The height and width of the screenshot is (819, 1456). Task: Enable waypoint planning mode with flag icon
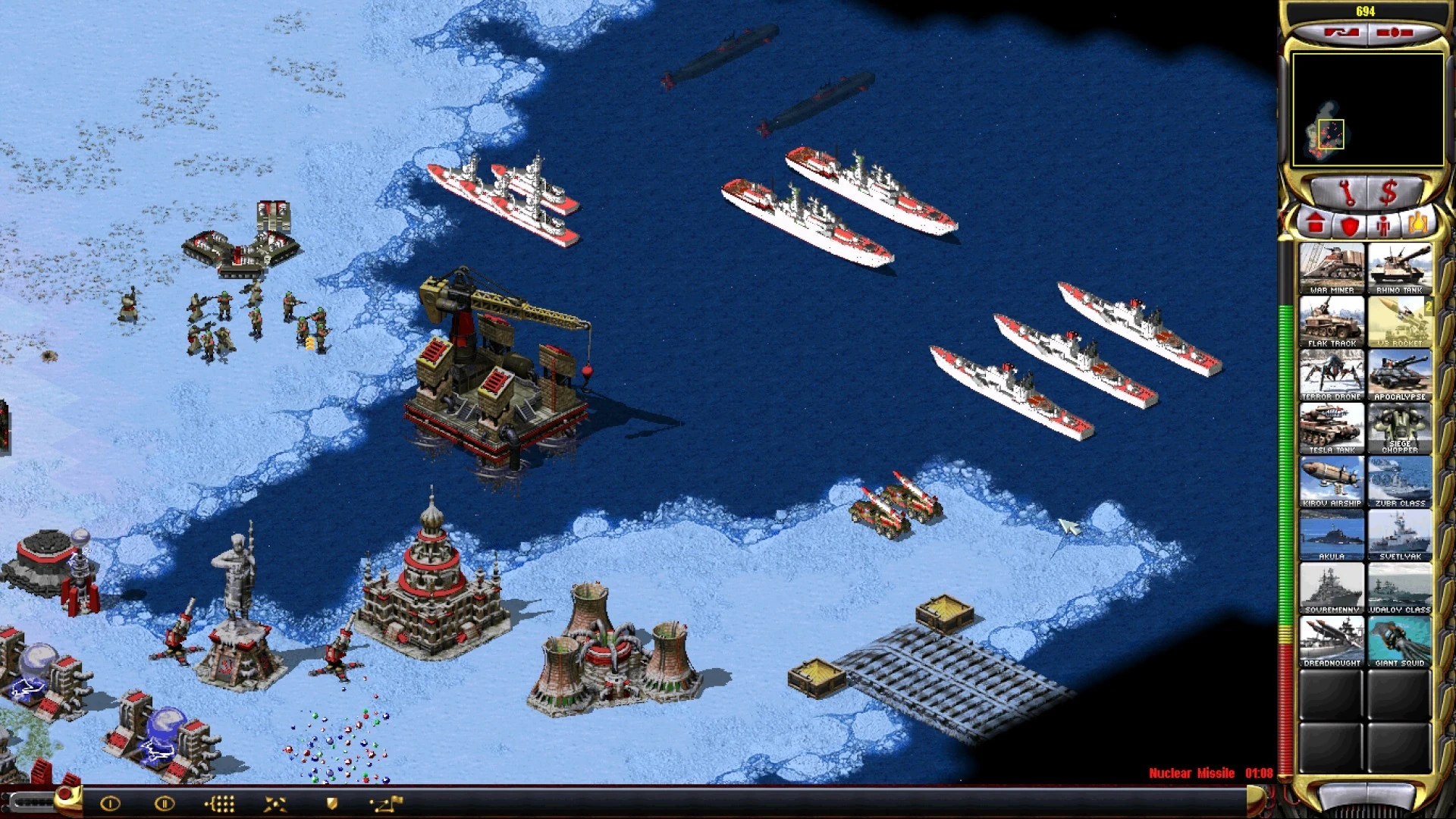(x=385, y=804)
